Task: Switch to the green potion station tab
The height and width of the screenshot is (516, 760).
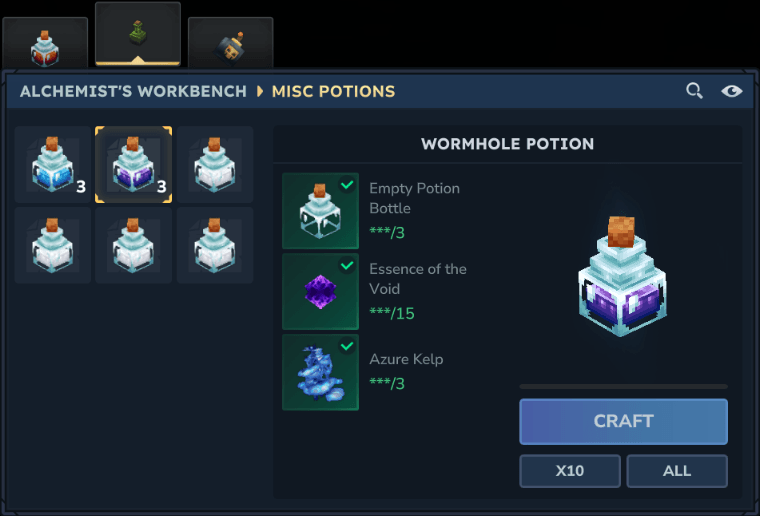Action: 138,35
